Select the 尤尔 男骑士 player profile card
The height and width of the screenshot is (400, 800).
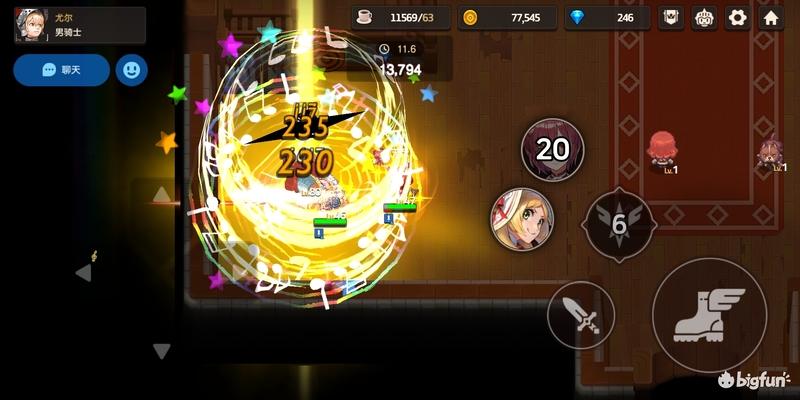tap(80, 25)
